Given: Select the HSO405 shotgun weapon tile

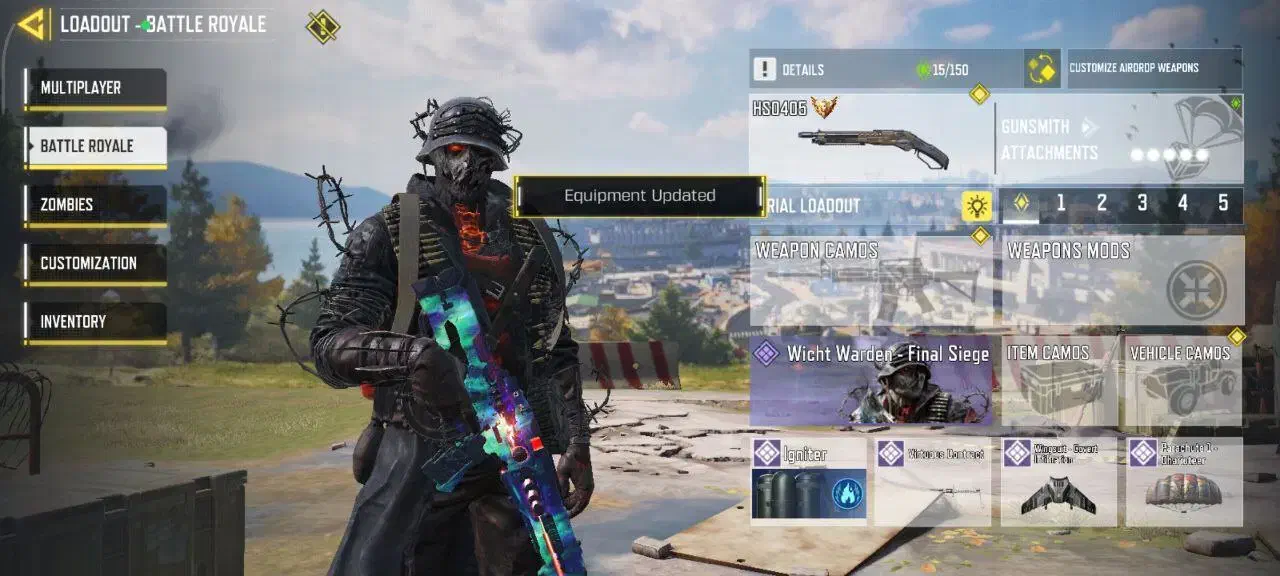Looking at the screenshot, I should [x=870, y=140].
